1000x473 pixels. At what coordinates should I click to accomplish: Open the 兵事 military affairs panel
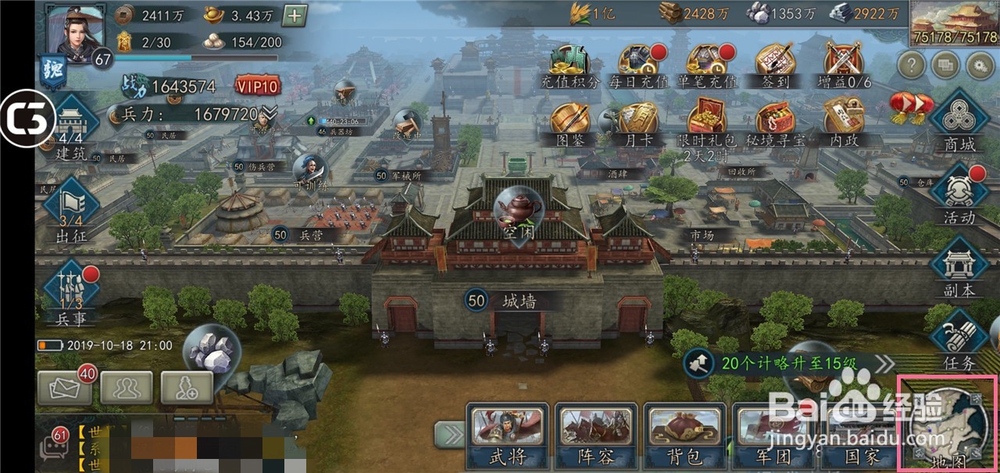pyautogui.click(x=70, y=290)
